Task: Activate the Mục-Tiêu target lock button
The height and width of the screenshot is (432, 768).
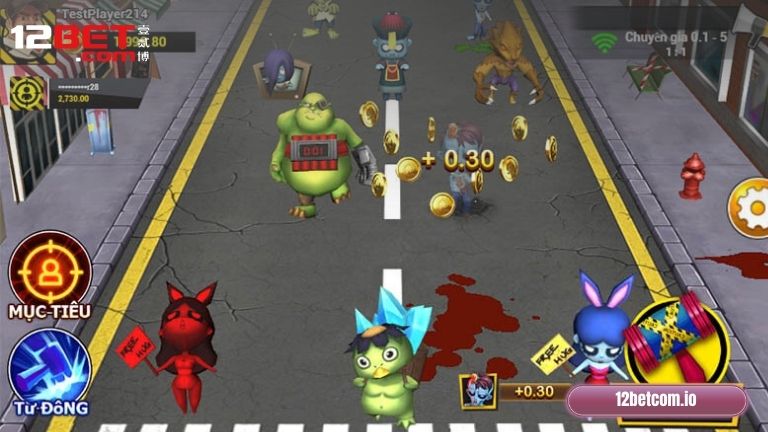Action: click(50, 268)
